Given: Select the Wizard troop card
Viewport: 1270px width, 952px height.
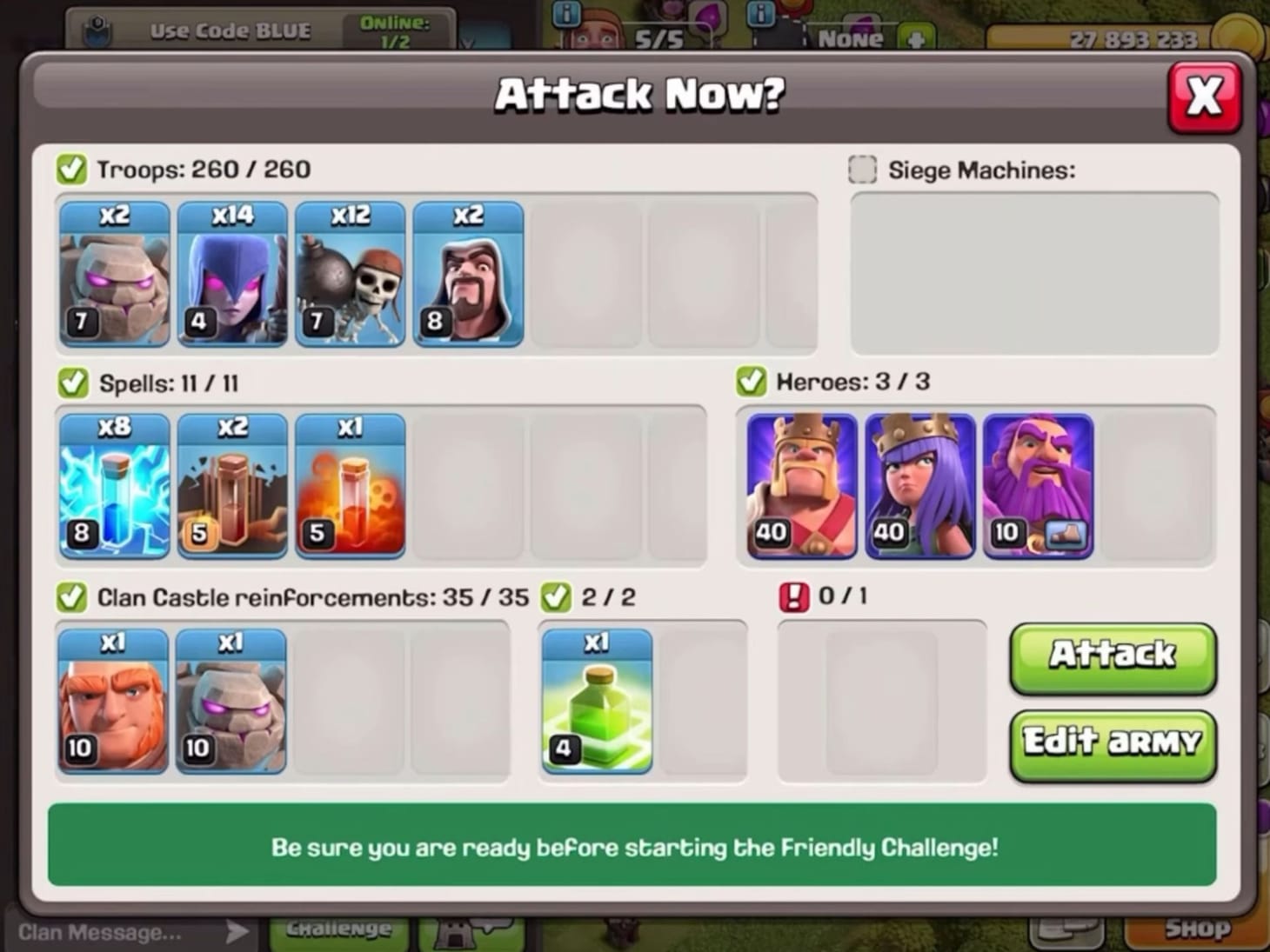Looking at the screenshot, I should click(x=468, y=274).
